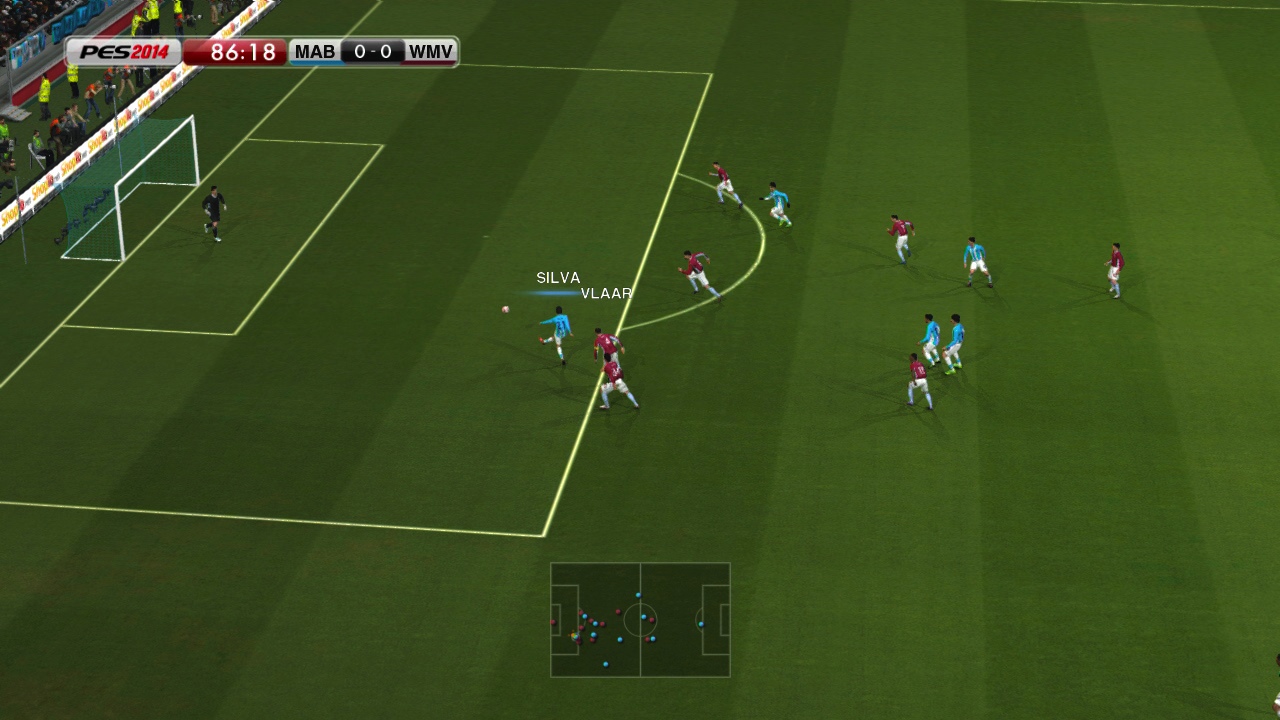Click the SILVA name label
Screen dimensions: 1280x720
558,277
